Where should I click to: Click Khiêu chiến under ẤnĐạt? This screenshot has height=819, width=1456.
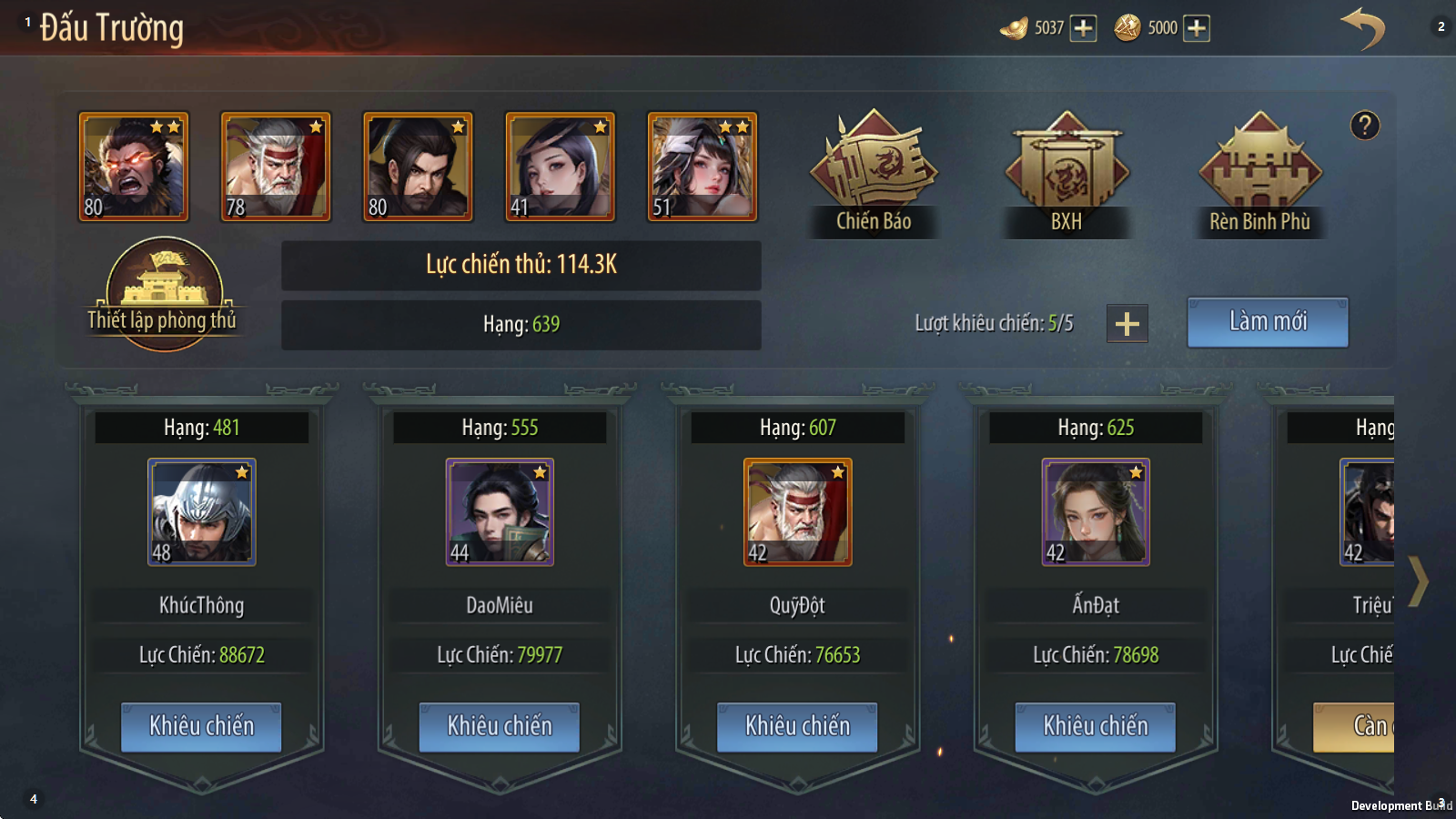tap(1095, 726)
